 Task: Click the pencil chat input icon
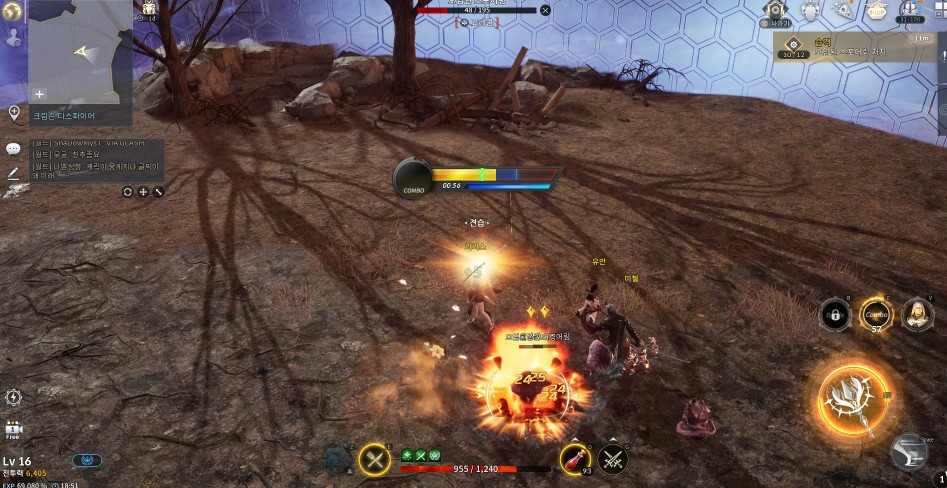tap(14, 172)
